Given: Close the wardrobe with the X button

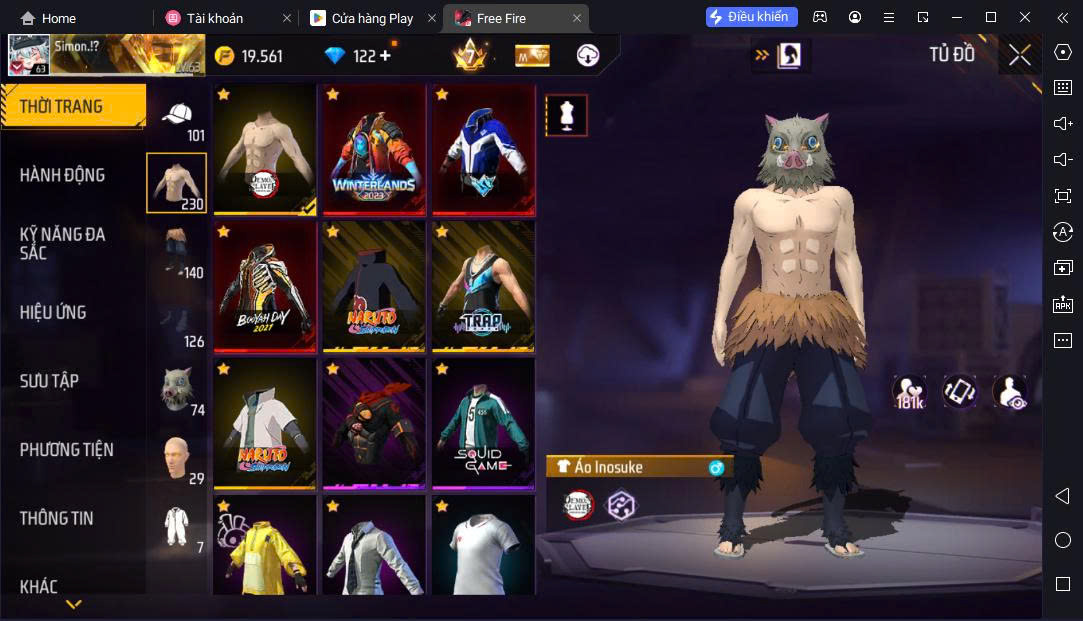Looking at the screenshot, I should pos(1019,56).
